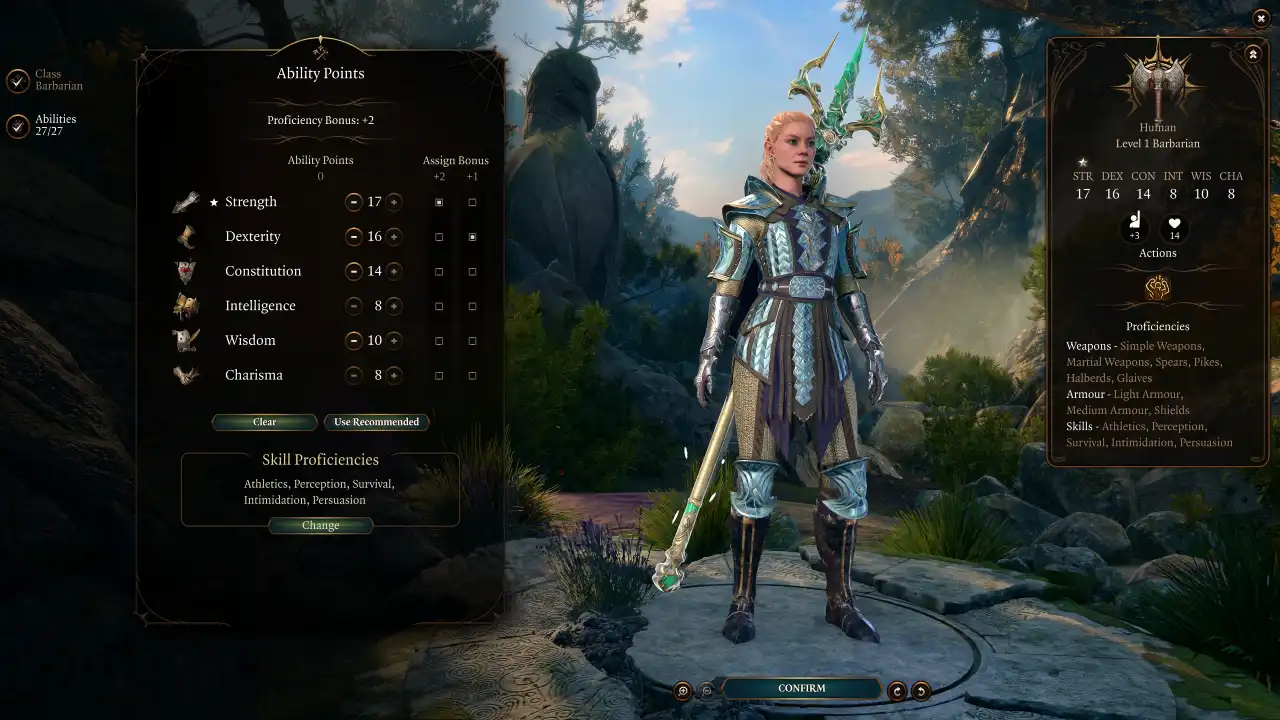Click Use Recommended for ability scores
Screen dimensions: 1280x720
[x=377, y=421]
